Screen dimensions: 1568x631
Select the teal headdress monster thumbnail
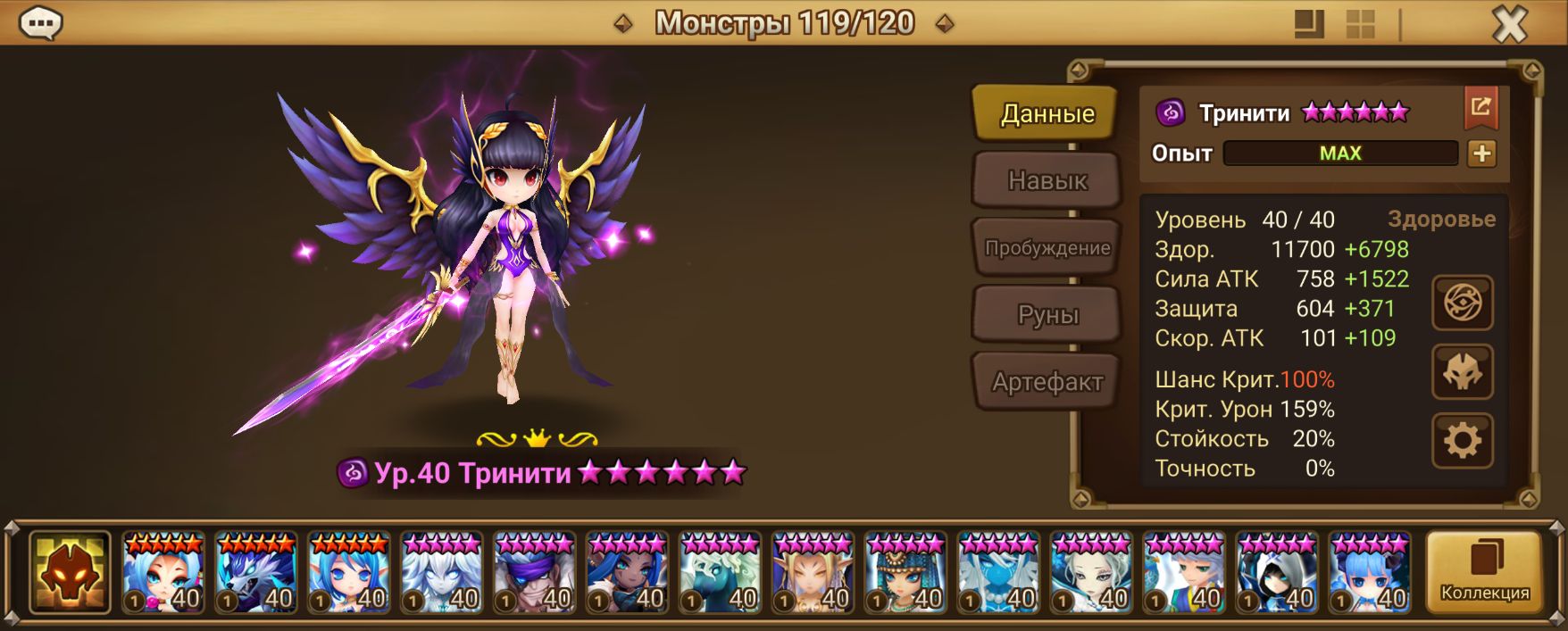click(x=905, y=572)
